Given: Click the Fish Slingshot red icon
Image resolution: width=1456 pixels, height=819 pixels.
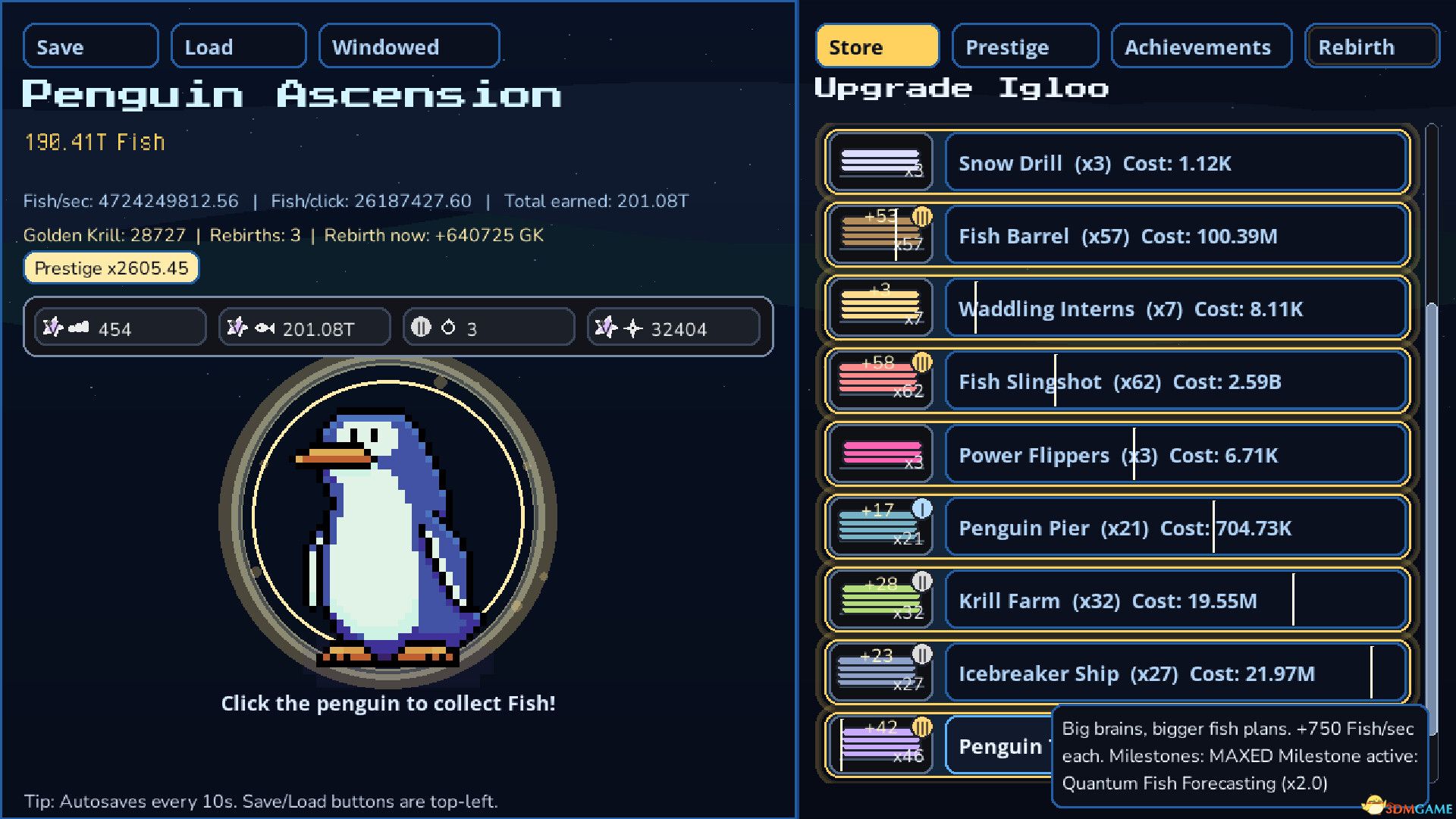Looking at the screenshot, I should [x=880, y=381].
